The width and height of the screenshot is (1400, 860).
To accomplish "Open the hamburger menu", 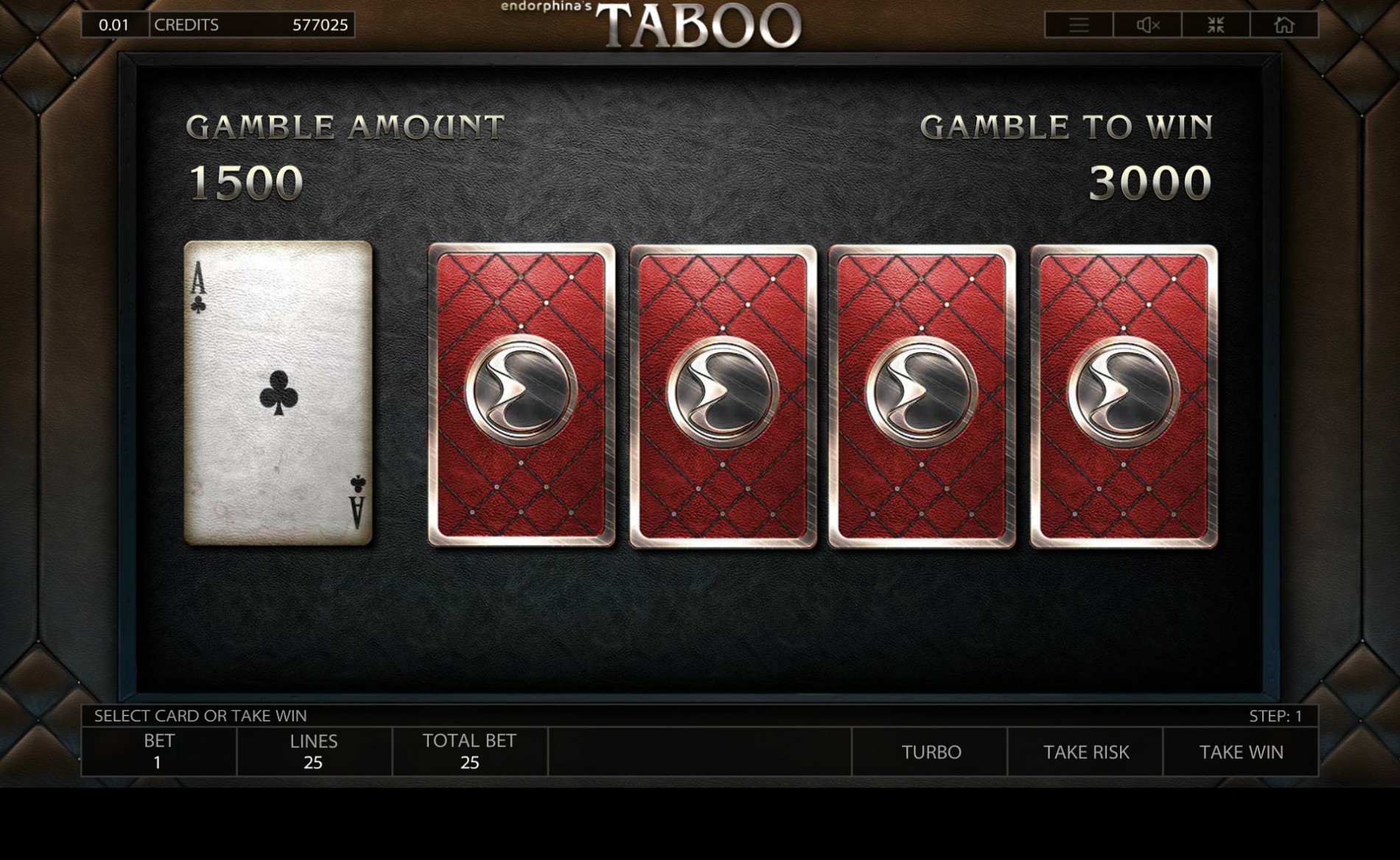I will pyautogui.click(x=1079, y=25).
